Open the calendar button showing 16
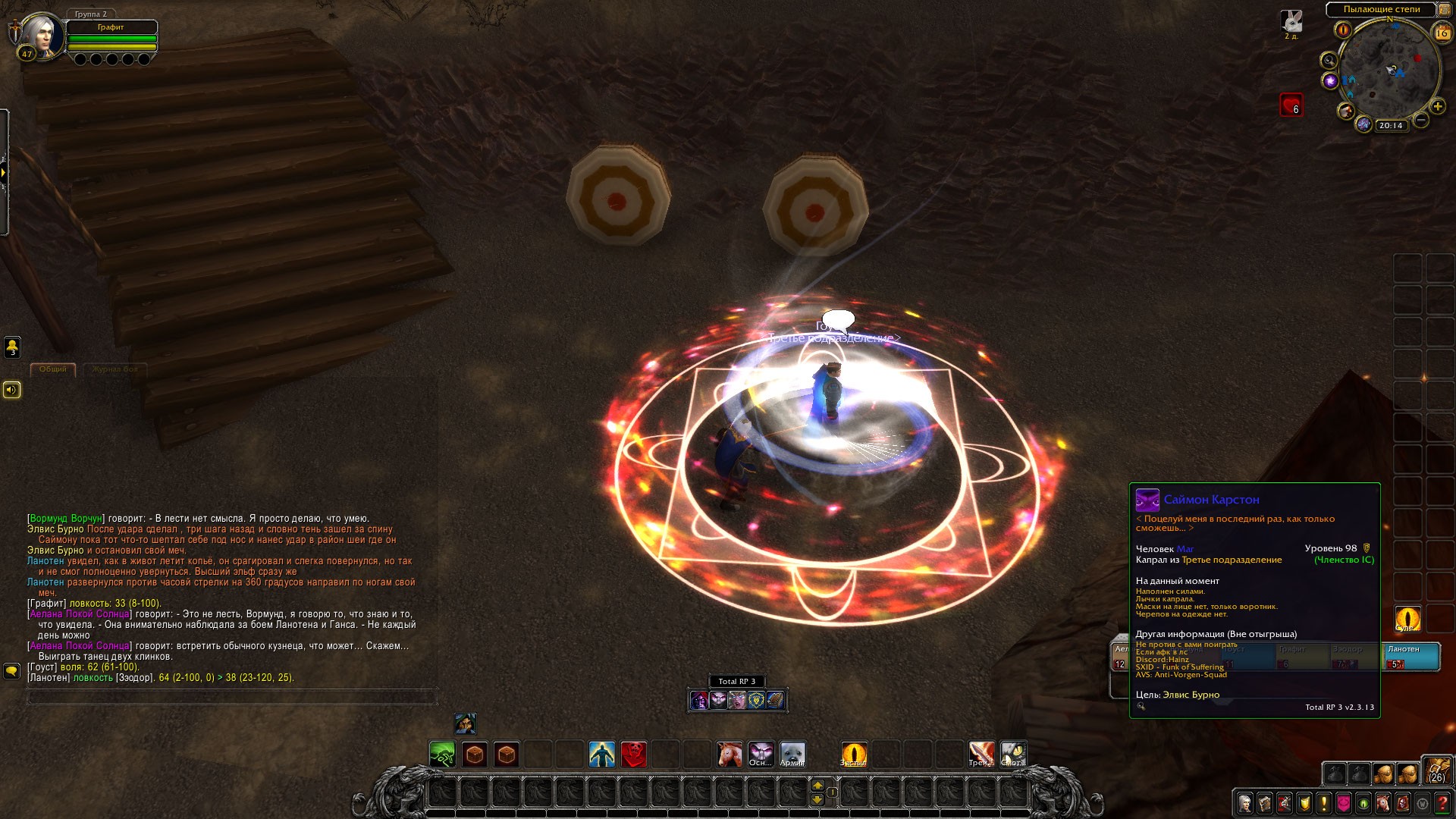Screen dimensions: 1456x819 (x=1442, y=33)
